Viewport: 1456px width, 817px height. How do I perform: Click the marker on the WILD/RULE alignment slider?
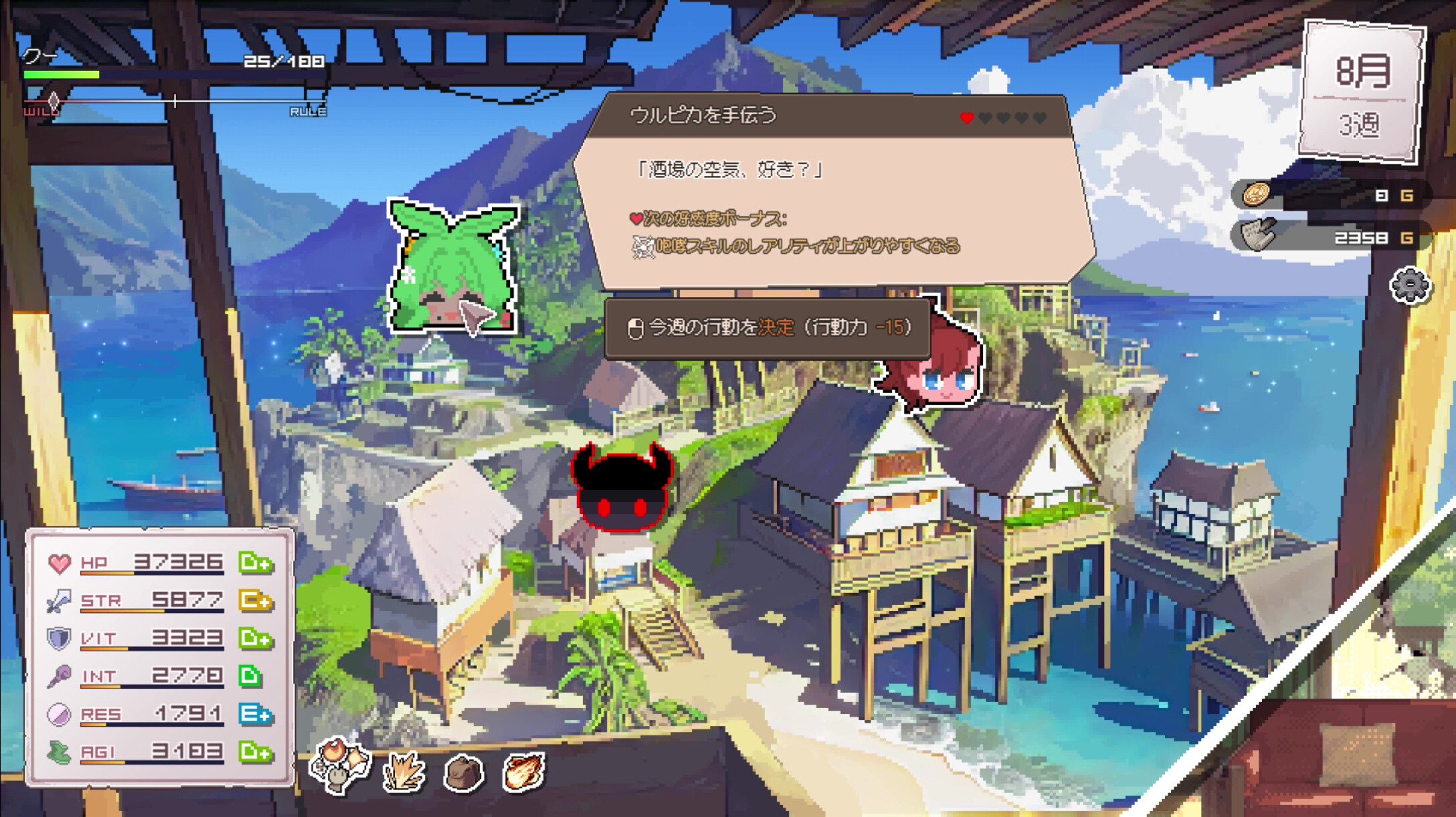click(53, 102)
